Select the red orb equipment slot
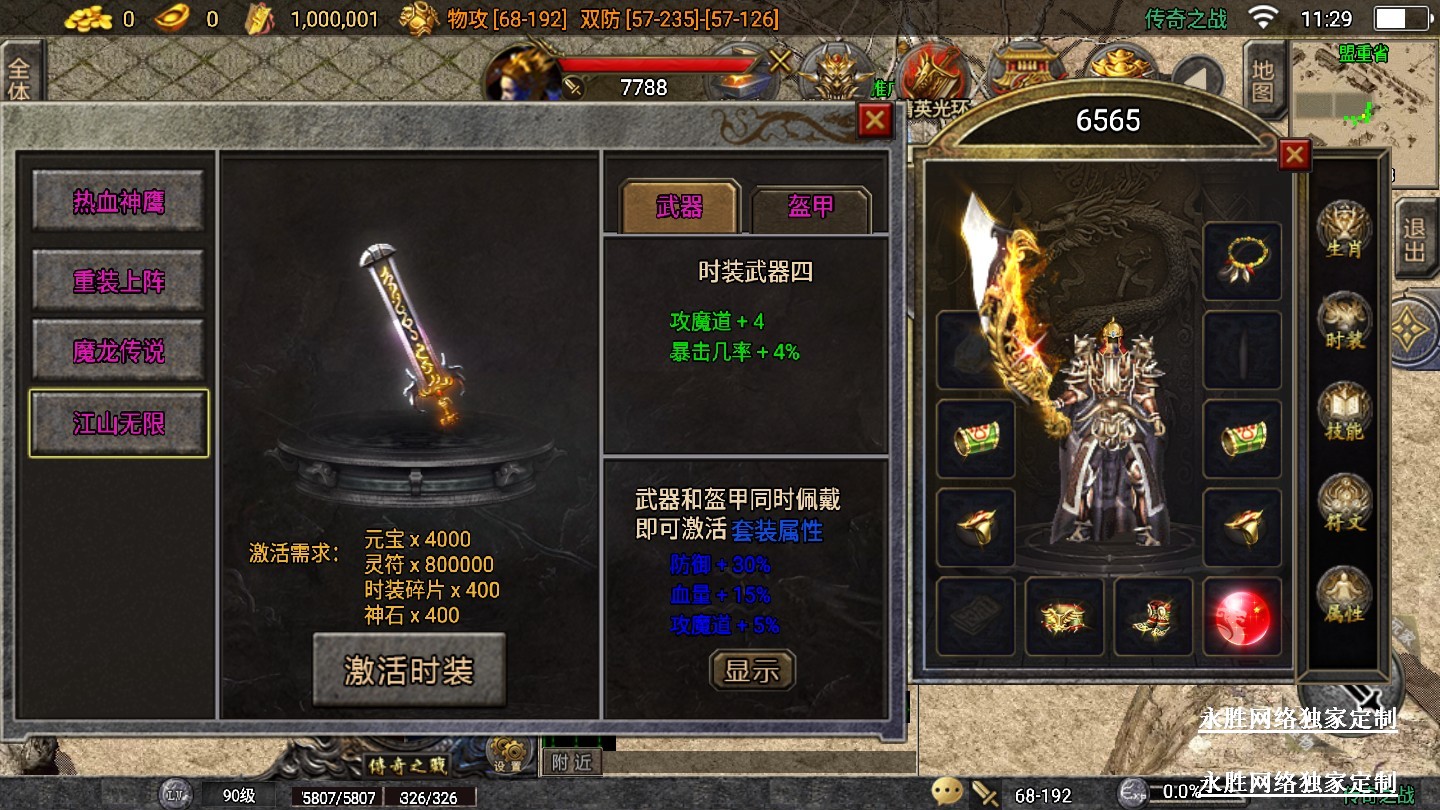1440x810 pixels. pos(1242,616)
